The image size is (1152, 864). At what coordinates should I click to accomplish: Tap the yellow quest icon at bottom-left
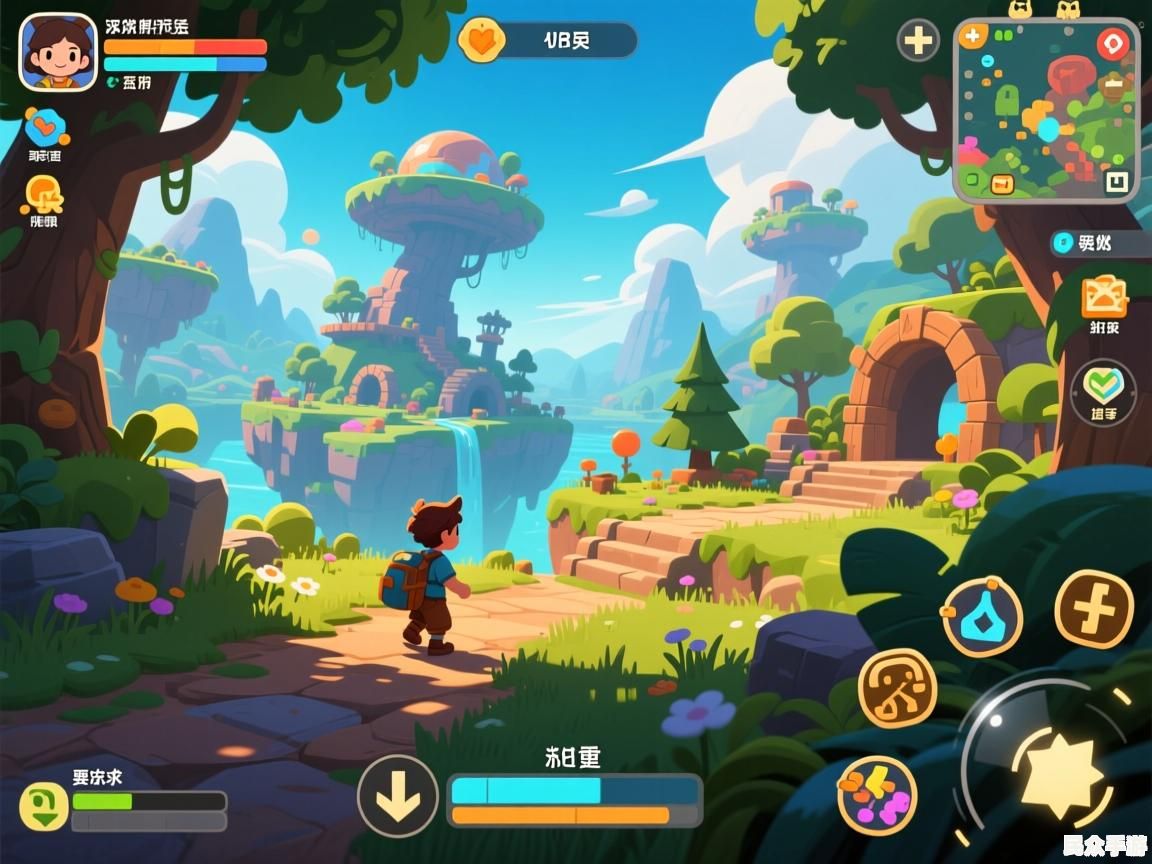(x=44, y=806)
